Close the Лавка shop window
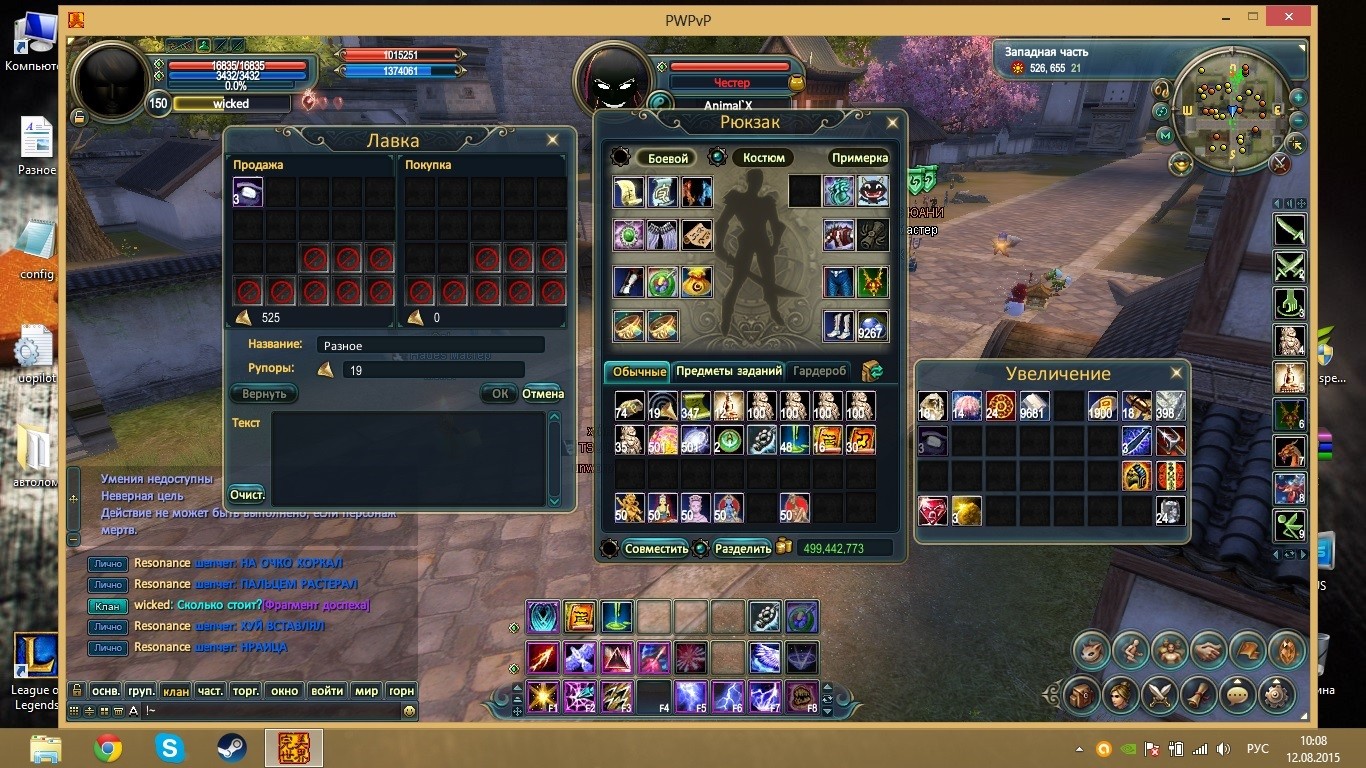 552,140
